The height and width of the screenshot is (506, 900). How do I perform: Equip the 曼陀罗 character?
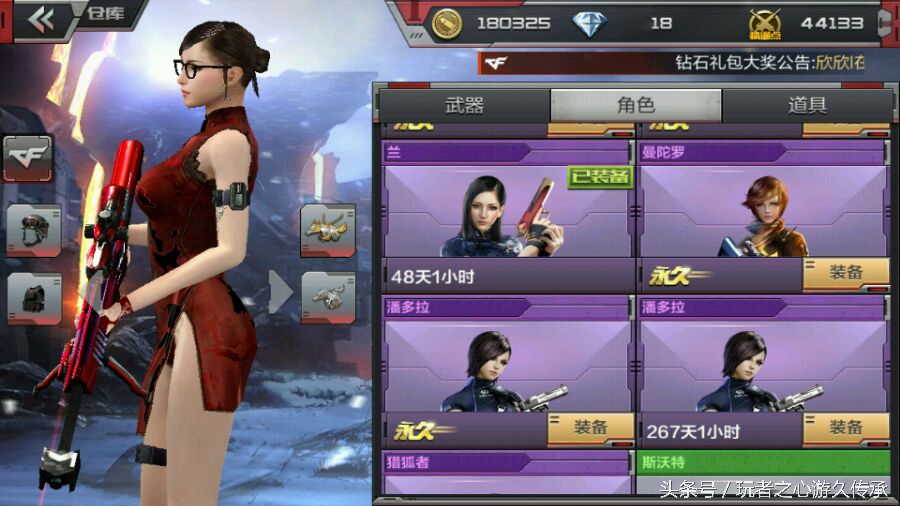point(846,273)
